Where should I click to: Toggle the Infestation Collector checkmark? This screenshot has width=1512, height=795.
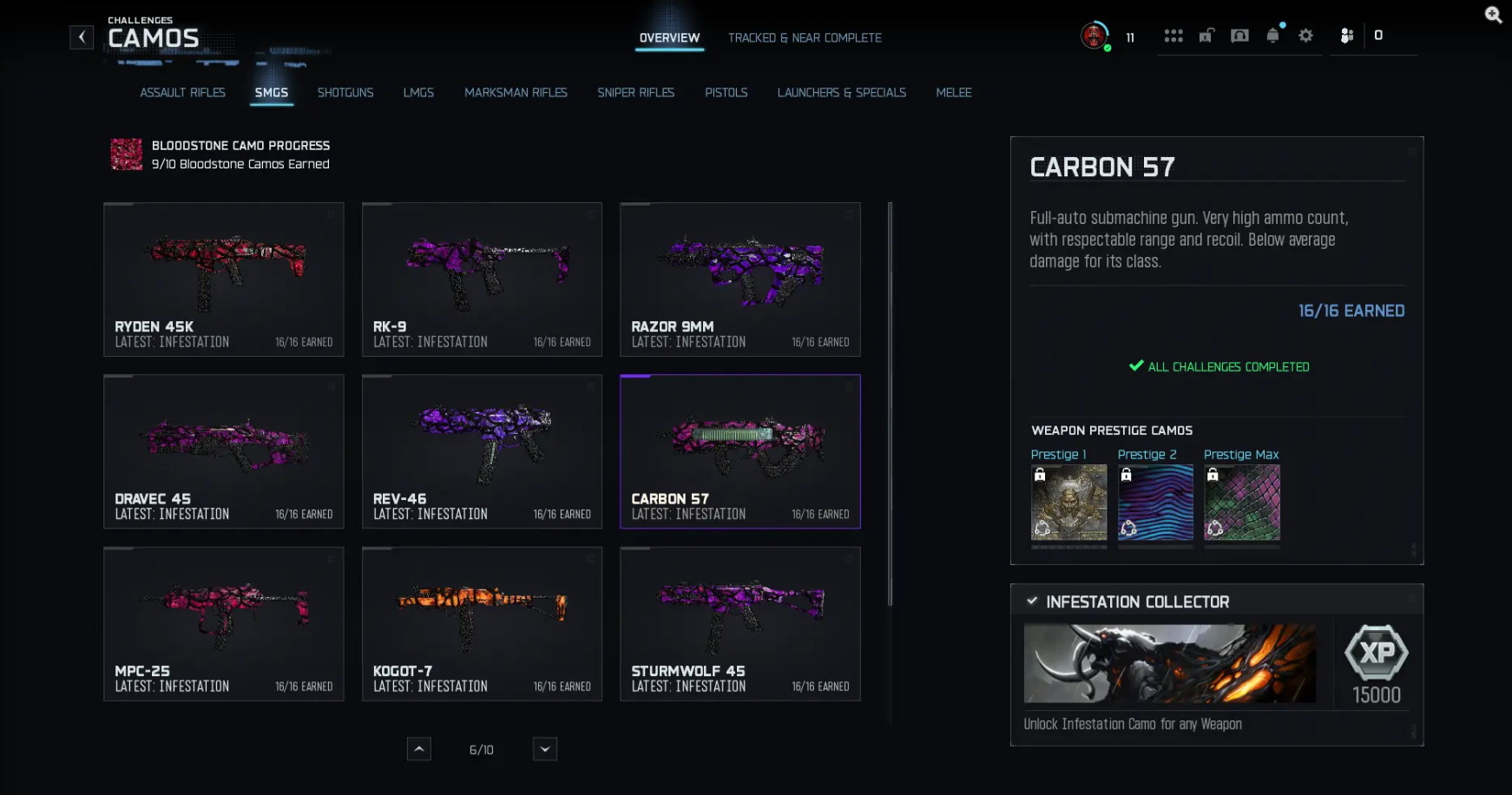click(x=1031, y=601)
